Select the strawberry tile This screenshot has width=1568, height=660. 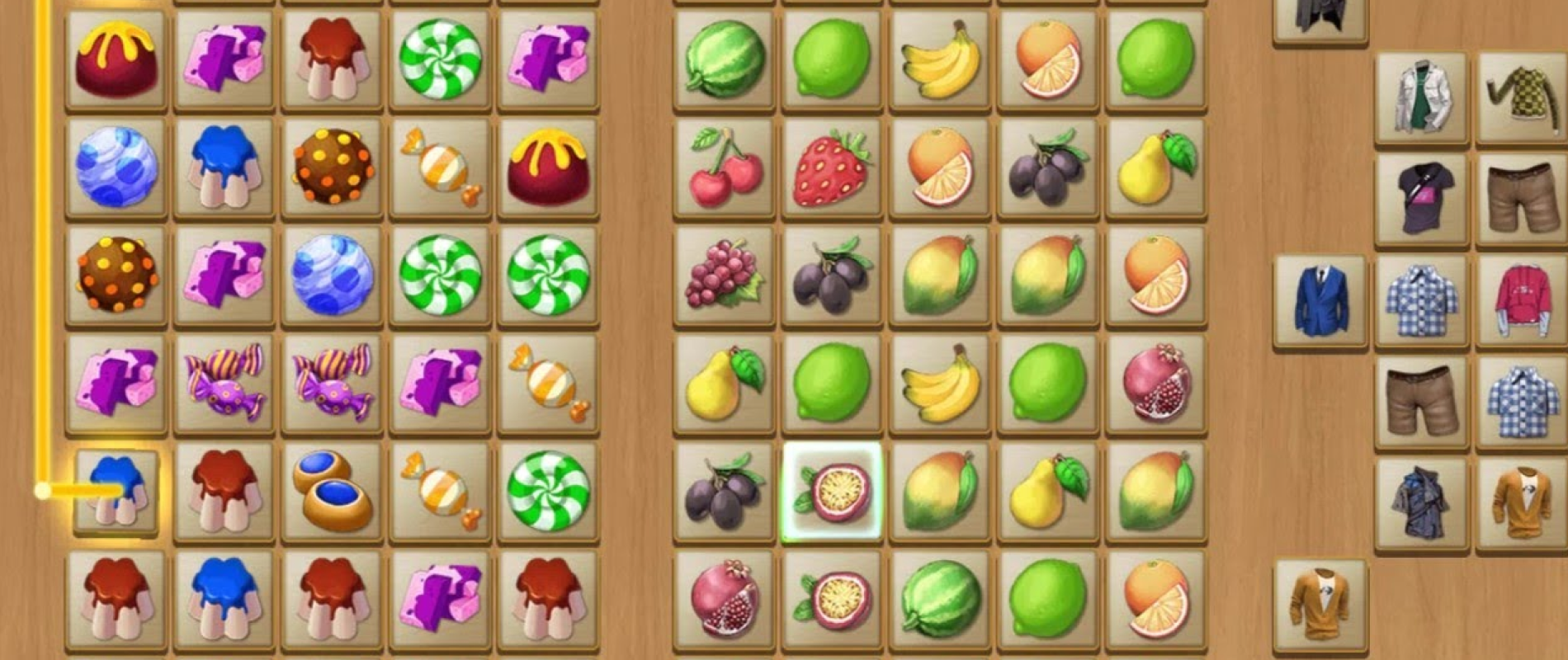coord(831,167)
